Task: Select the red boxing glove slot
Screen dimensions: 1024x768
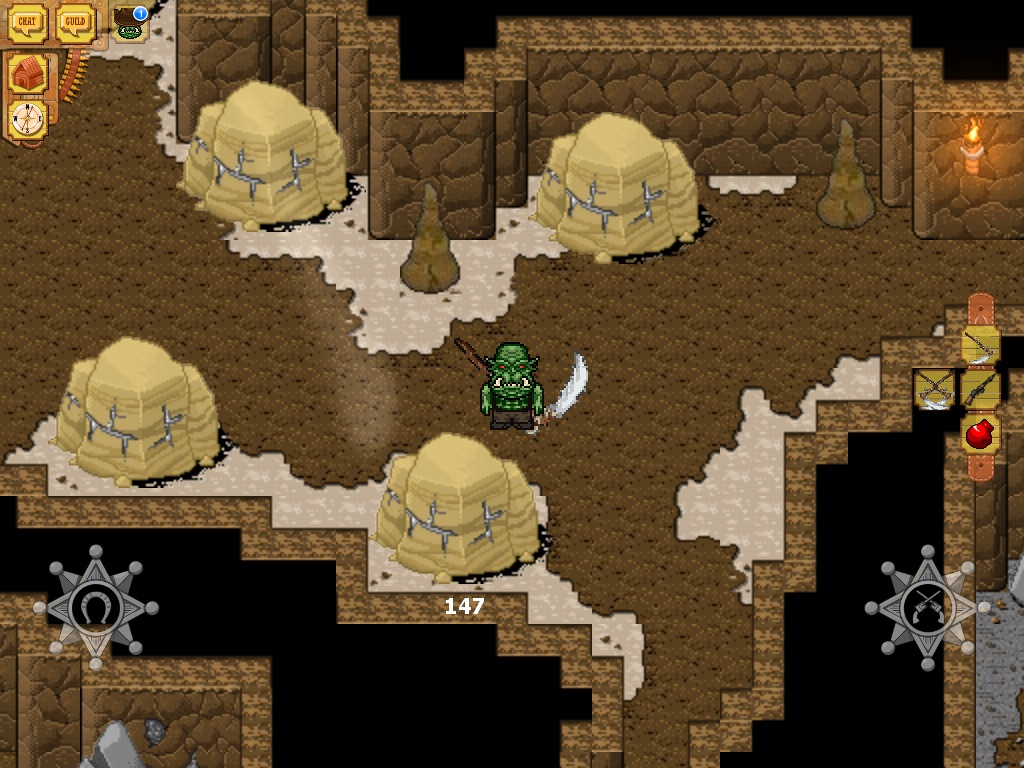Action: 981,434
